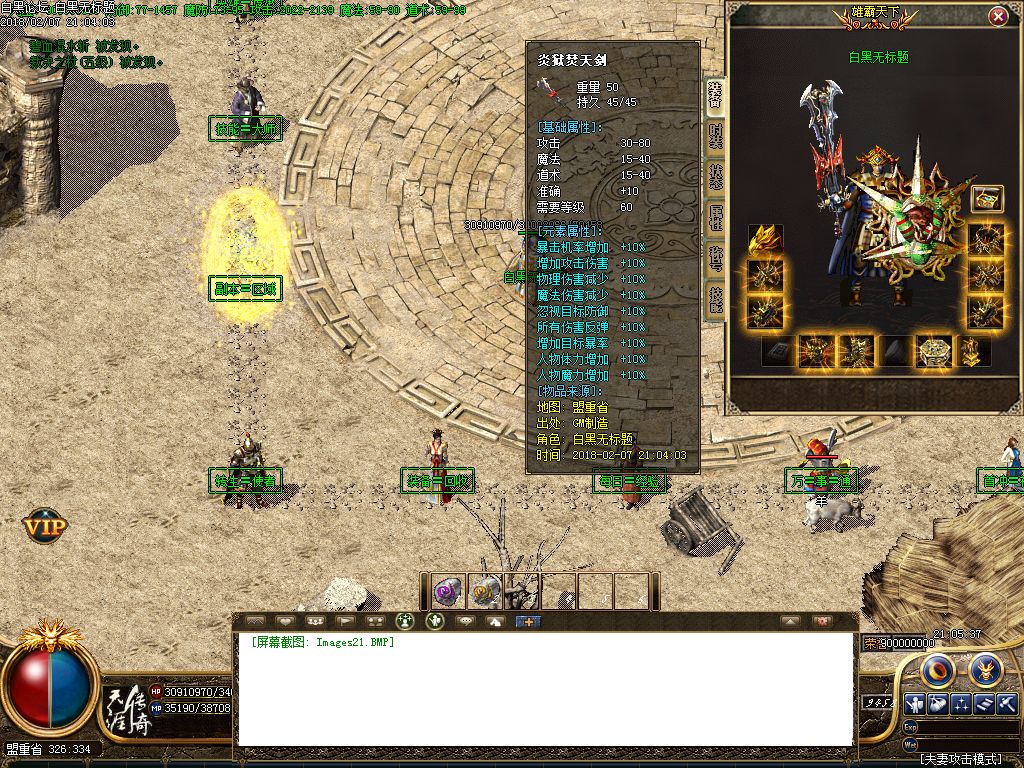
Task: Select the 称号 (title) tab
Action: click(716, 257)
